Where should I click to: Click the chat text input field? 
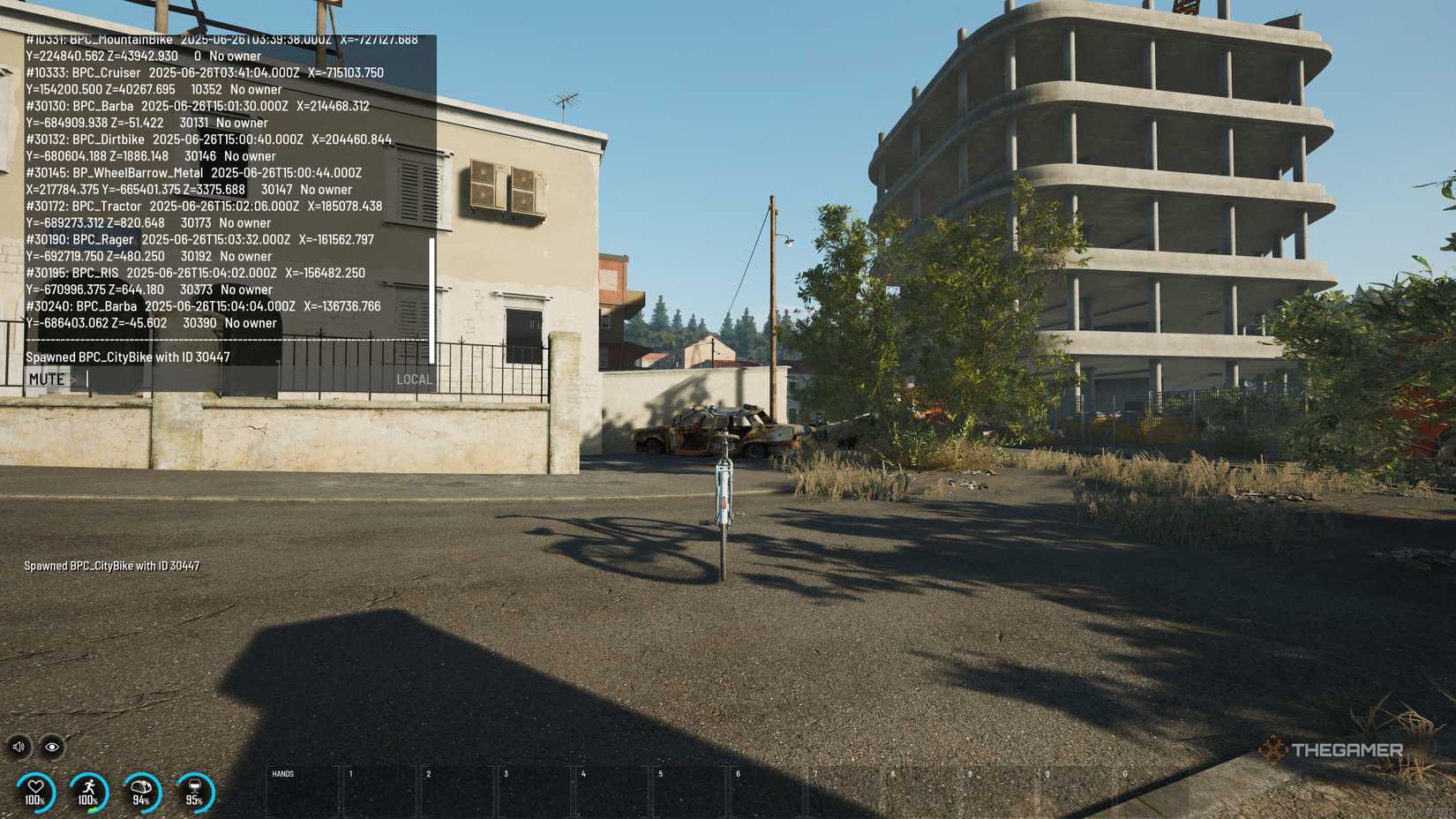pyautogui.click(x=221, y=379)
